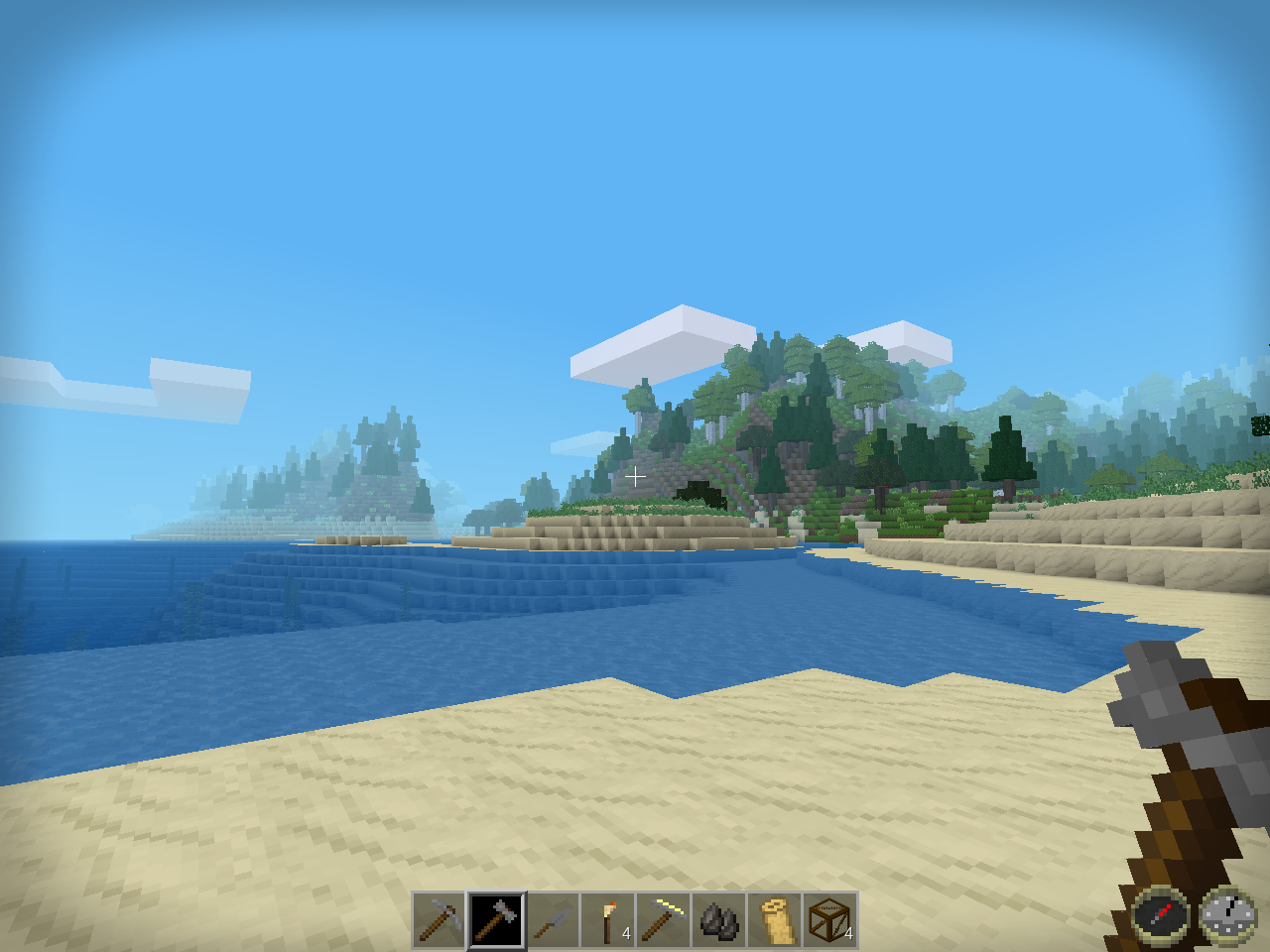The image size is (1270, 952).
Task: Select the wooden frame block stack
Action: point(830,920)
